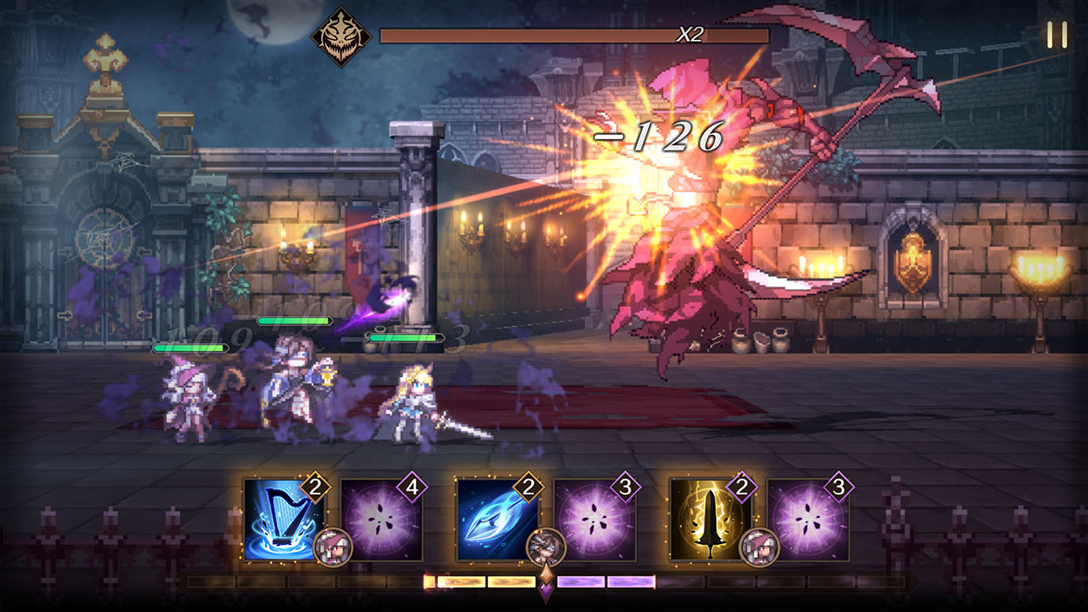Cast the golden sword skill card
The image size is (1088, 612).
click(x=710, y=519)
